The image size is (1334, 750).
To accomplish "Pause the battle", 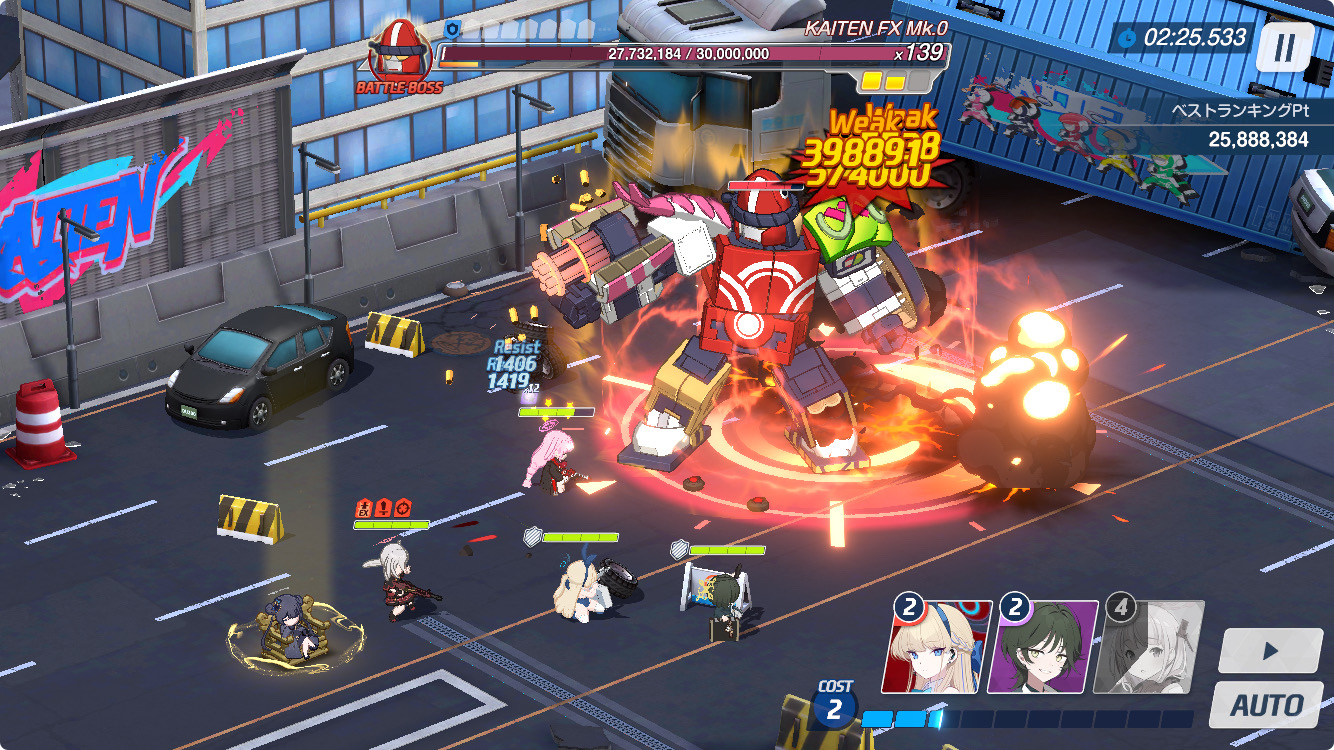I will 1284,47.
